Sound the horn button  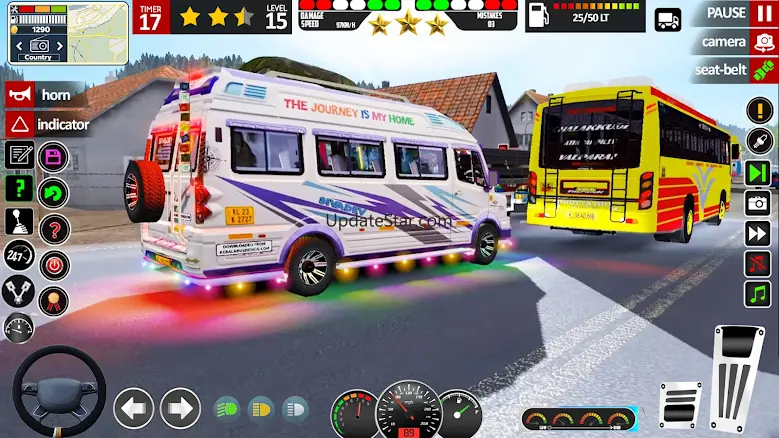pyautogui.click(x=48, y=95)
